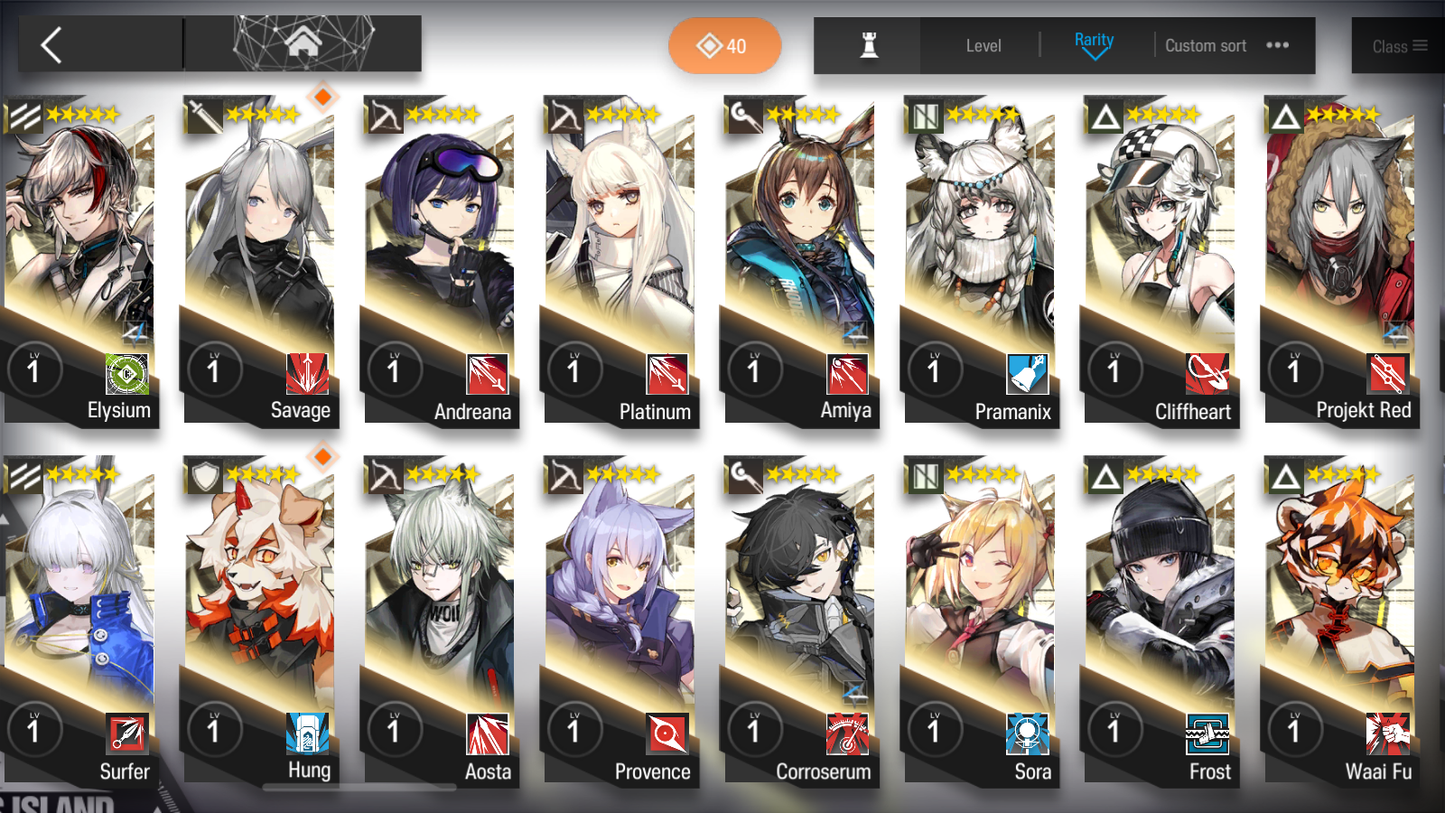Open the Class filter menu

tap(1398, 46)
